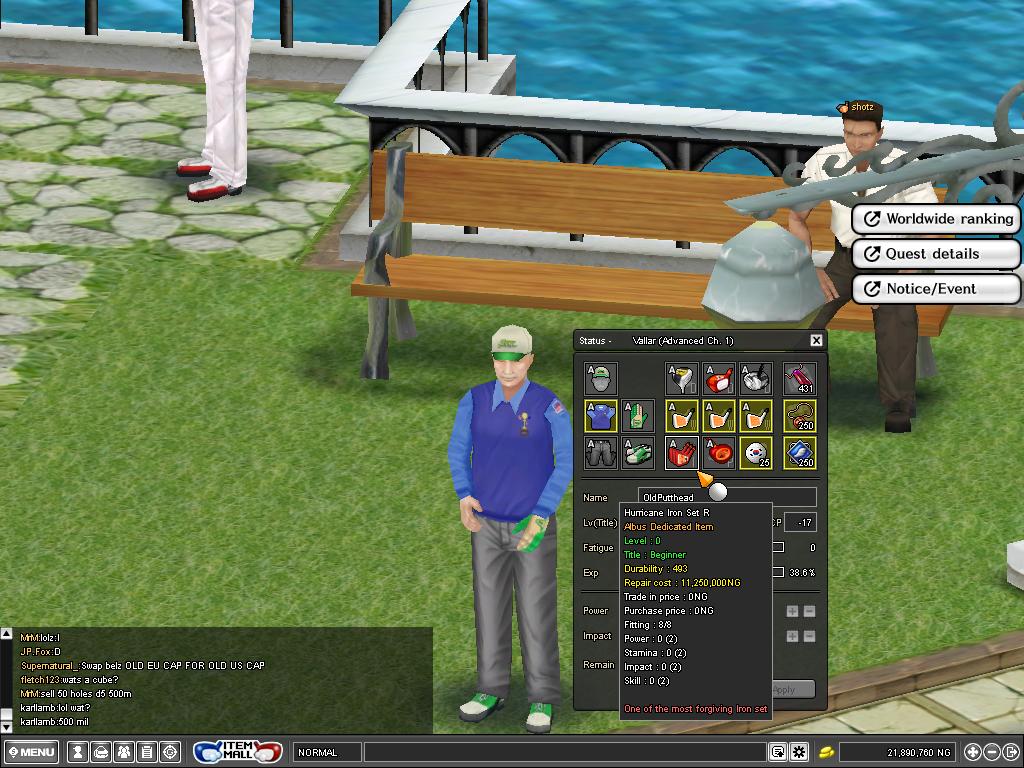This screenshot has width=1024, height=768.
Task: Open the main MENU button
Action: (x=32, y=752)
